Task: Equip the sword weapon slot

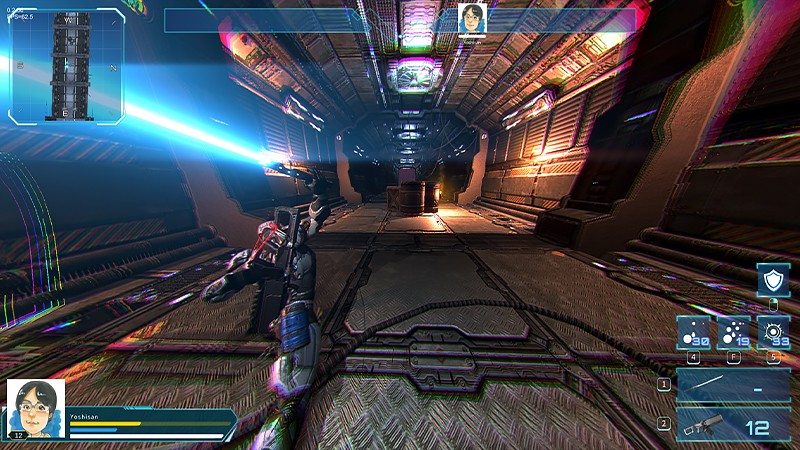Action: pos(733,385)
